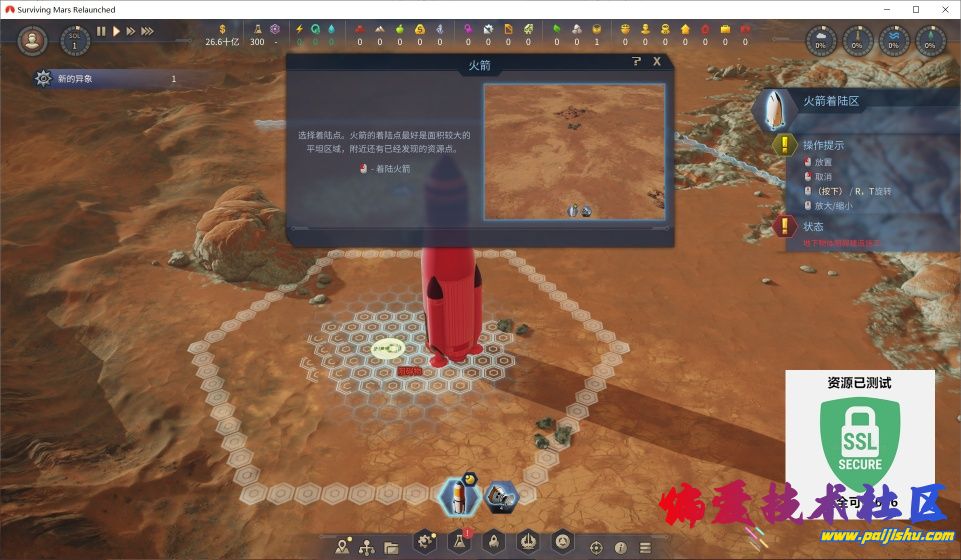
Task: Close the rocket tutorial popup
Action: click(657, 62)
